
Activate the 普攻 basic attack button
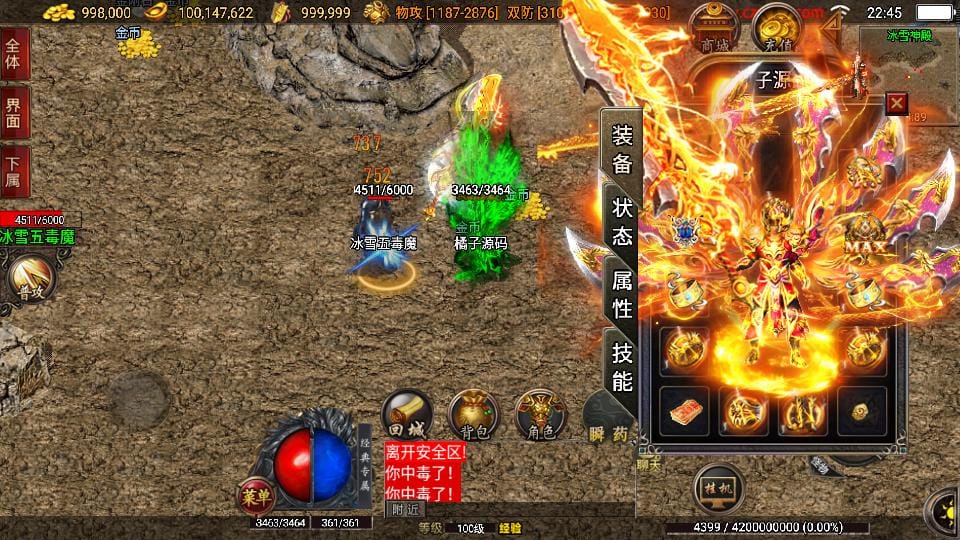(29, 280)
